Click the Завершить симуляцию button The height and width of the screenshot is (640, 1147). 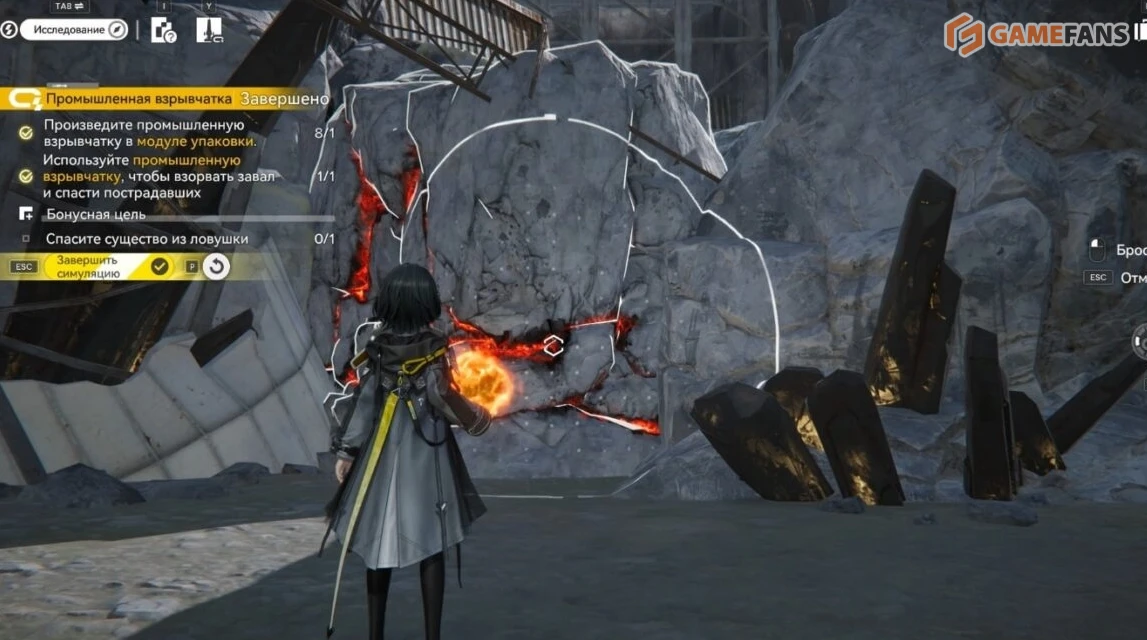point(110,266)
